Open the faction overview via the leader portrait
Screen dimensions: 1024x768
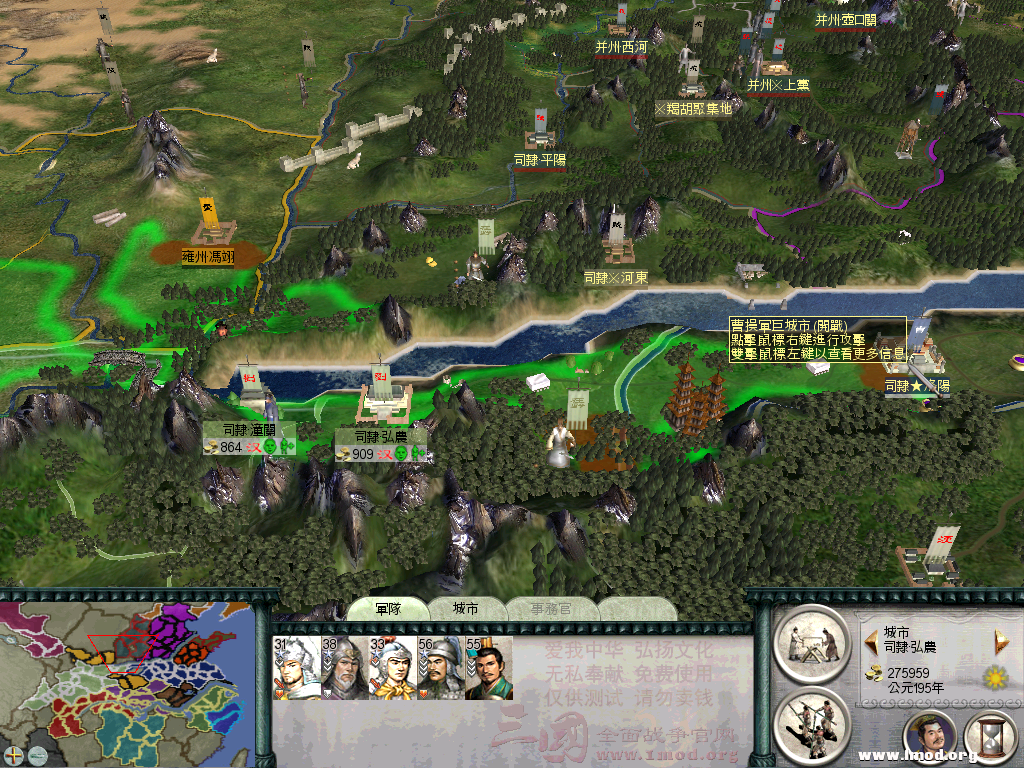point(932,740)
